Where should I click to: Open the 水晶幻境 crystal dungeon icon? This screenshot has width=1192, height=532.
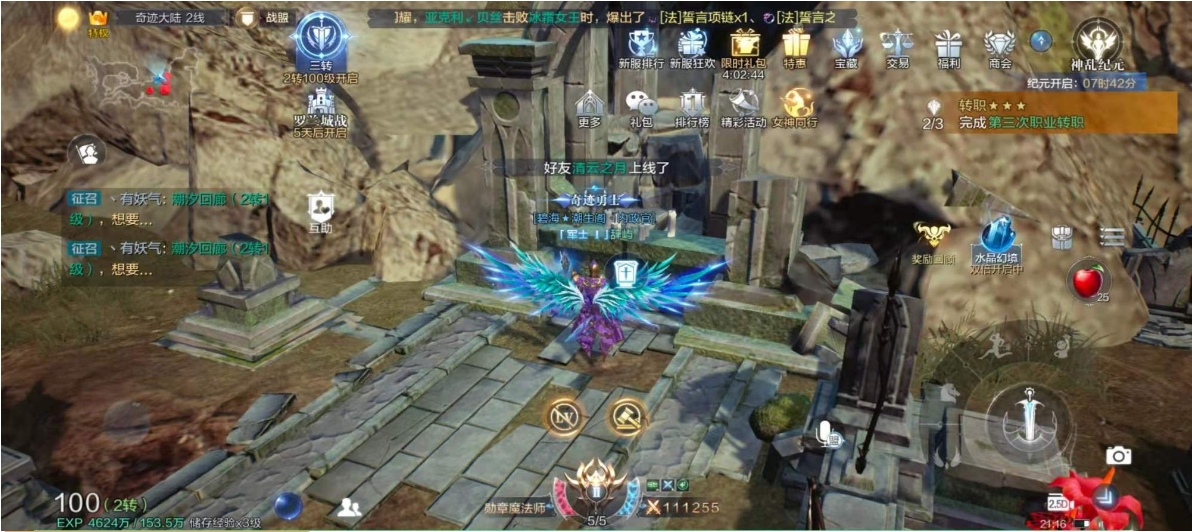coord(997,242)
